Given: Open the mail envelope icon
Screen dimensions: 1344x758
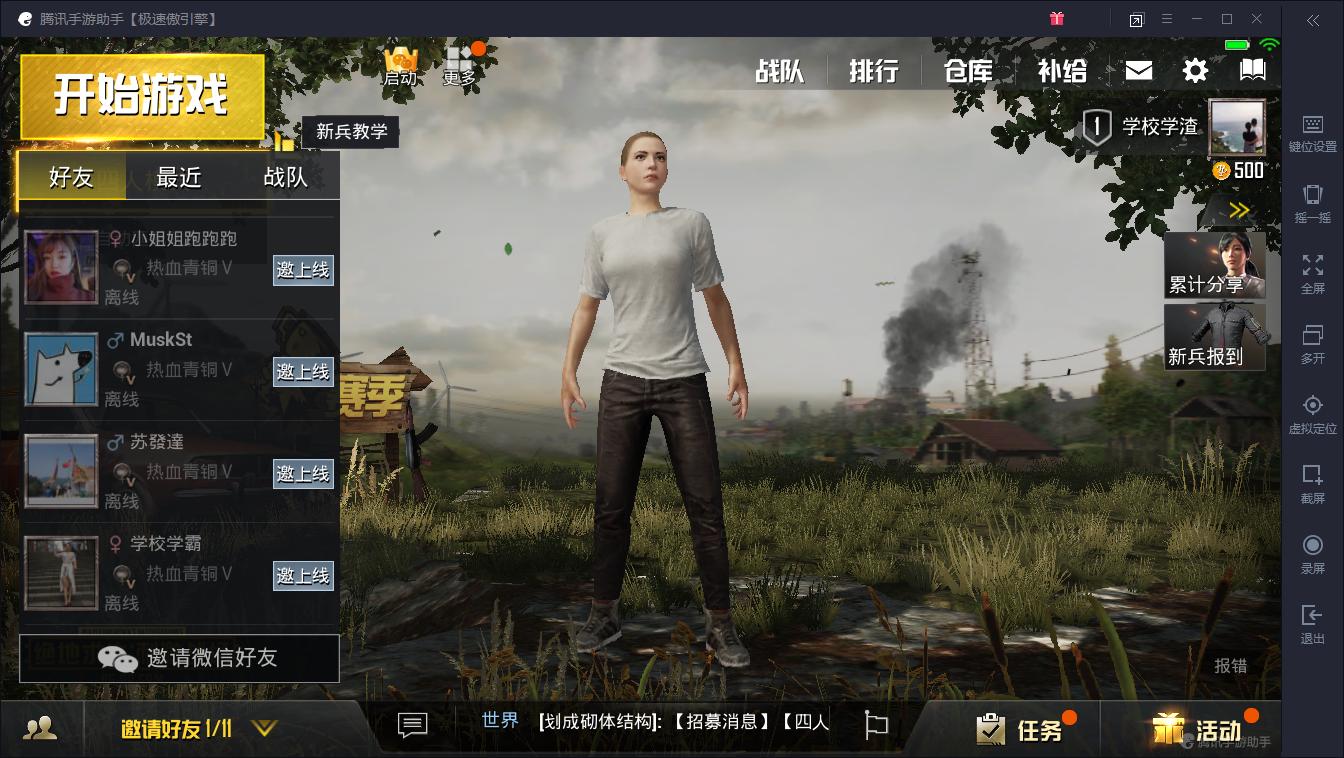Looking at the screenshot, I should (1139, 70).
